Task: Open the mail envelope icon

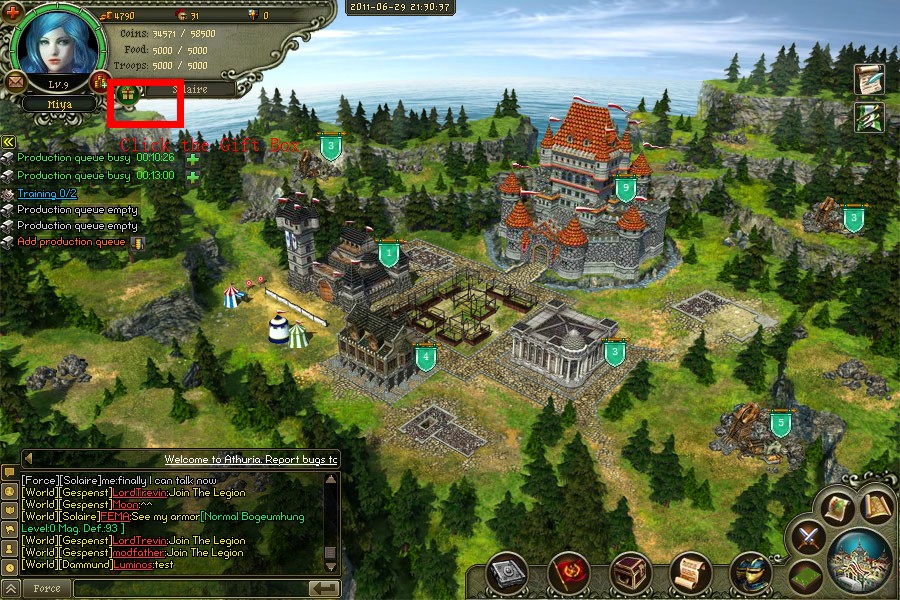Action: click(16, 80)
